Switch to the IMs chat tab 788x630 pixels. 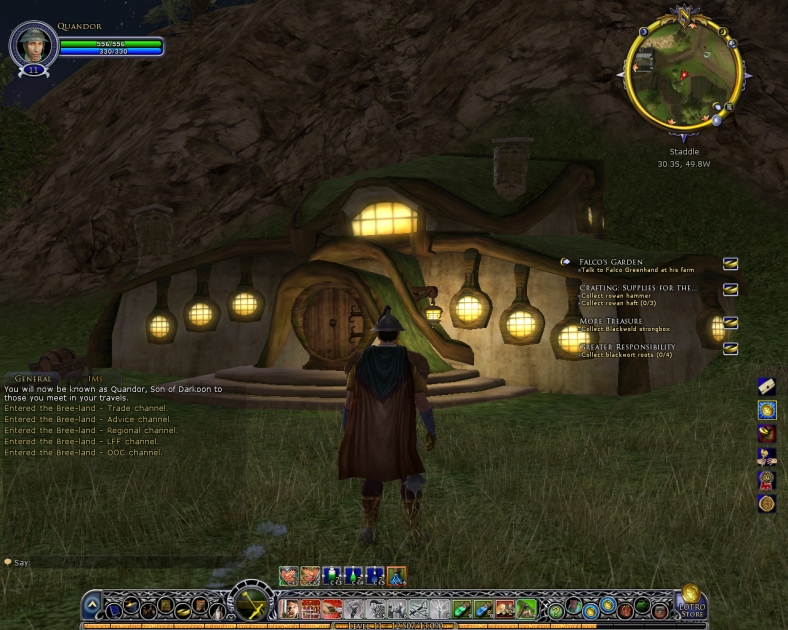pos(95,379)
